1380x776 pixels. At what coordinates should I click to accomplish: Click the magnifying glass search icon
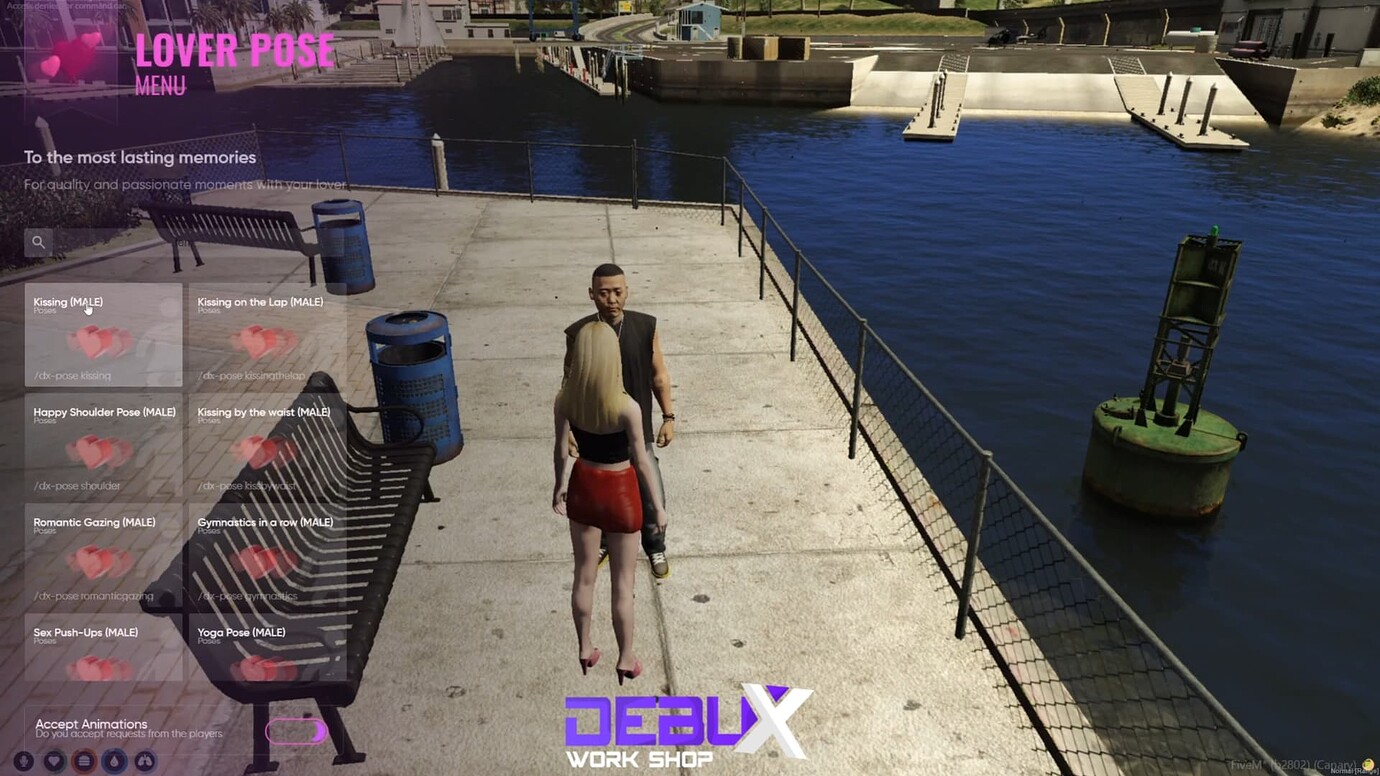click(x=38, y=242)
